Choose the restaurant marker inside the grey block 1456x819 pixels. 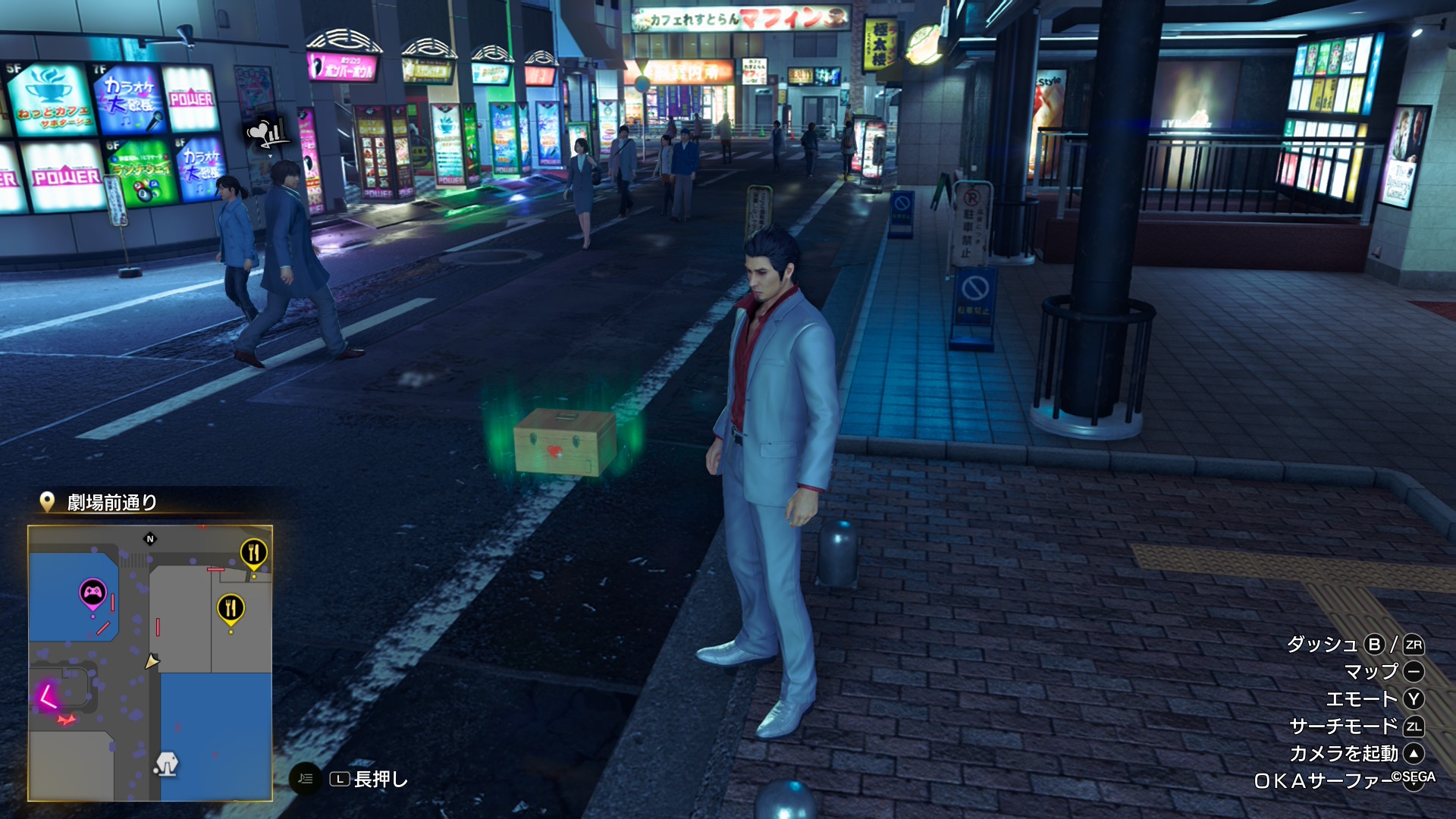[231, 608]
